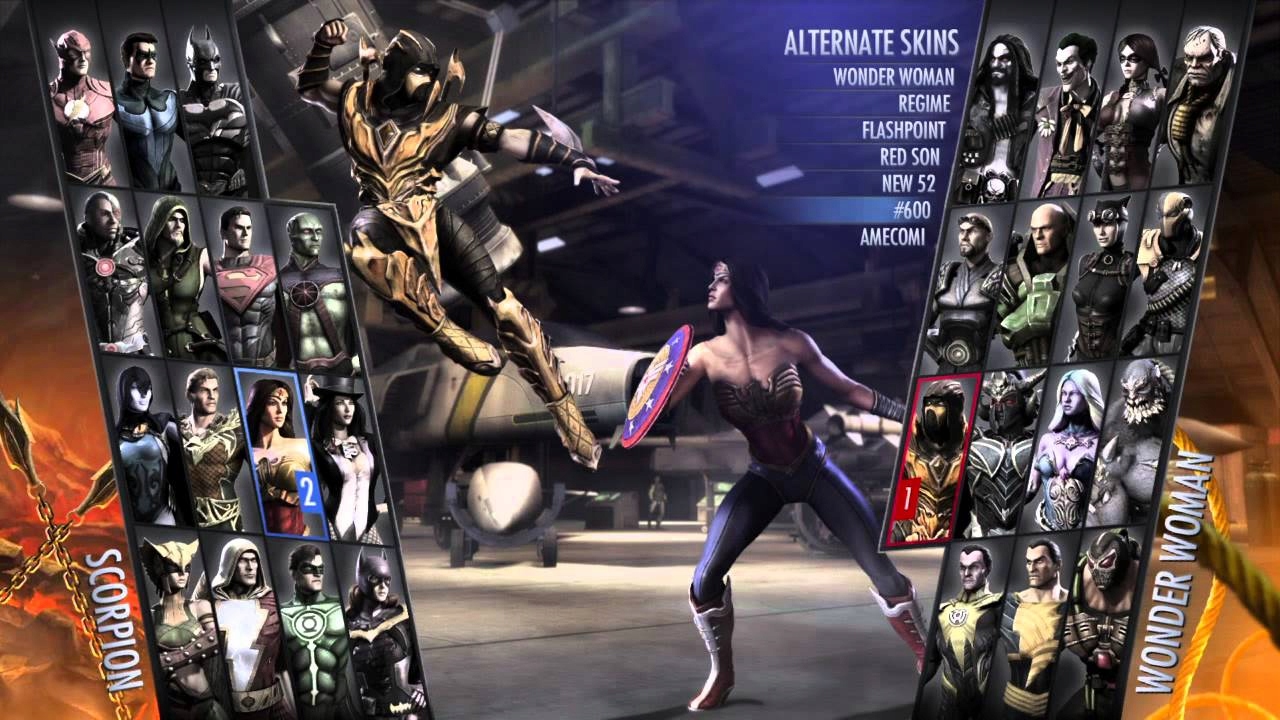Screen dimensions: 1280x720
Task: Choose the default Wonder Woman skin
Action: 893,76
